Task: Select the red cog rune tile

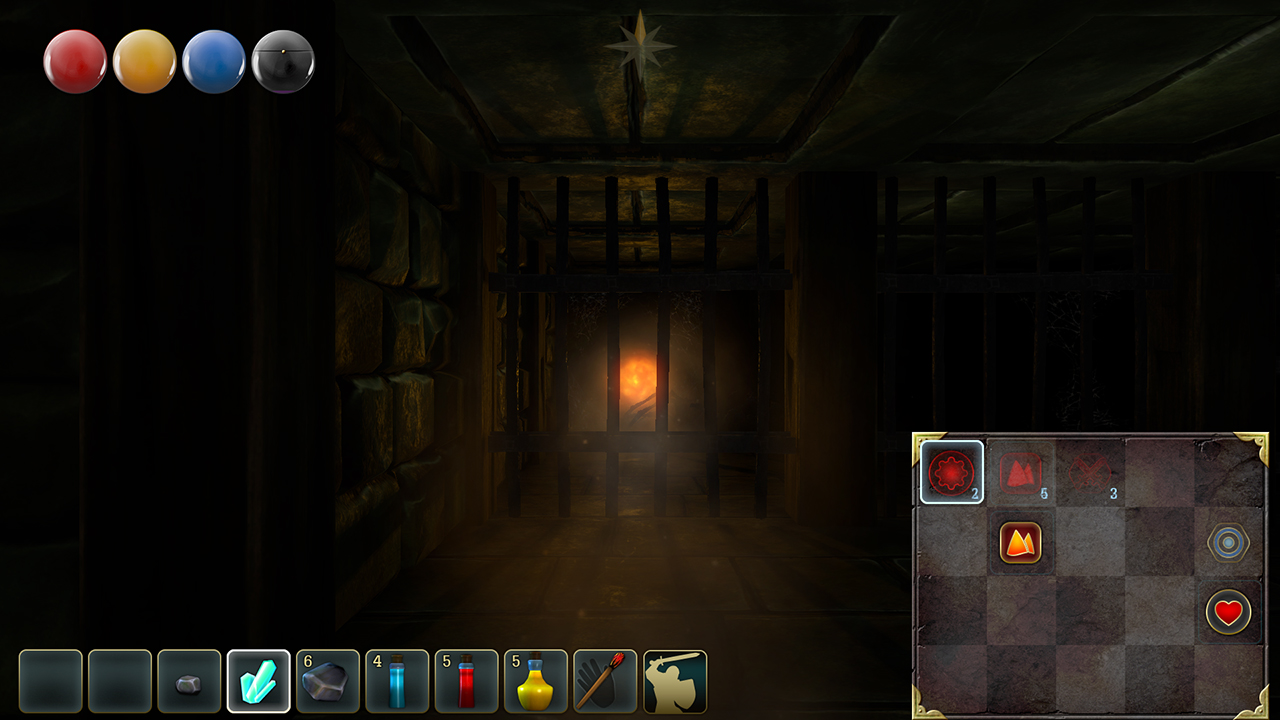Action: 951,472
